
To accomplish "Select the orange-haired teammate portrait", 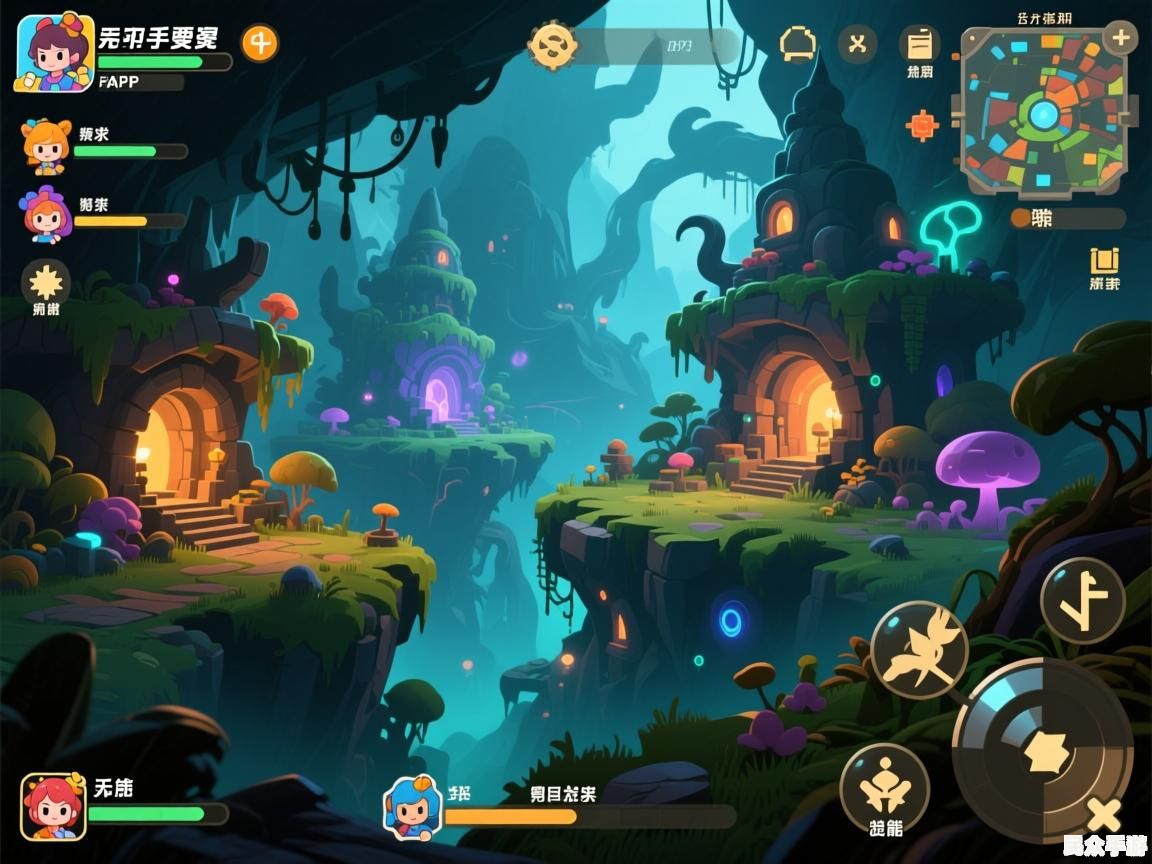I will pyautogui.click(x=47, y=146).
